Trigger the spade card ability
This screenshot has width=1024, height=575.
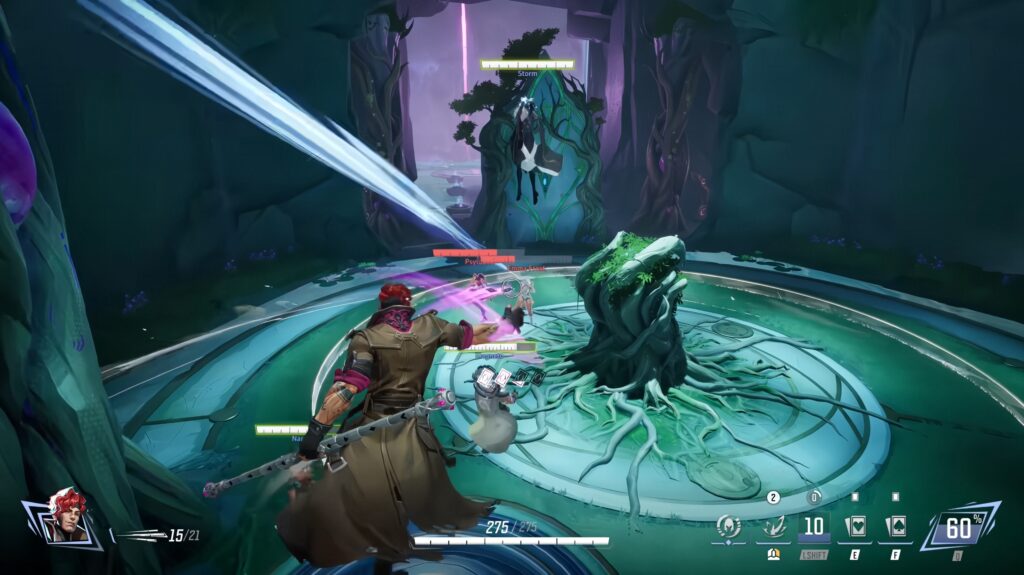pyautogui.click(x=895, y=527)
